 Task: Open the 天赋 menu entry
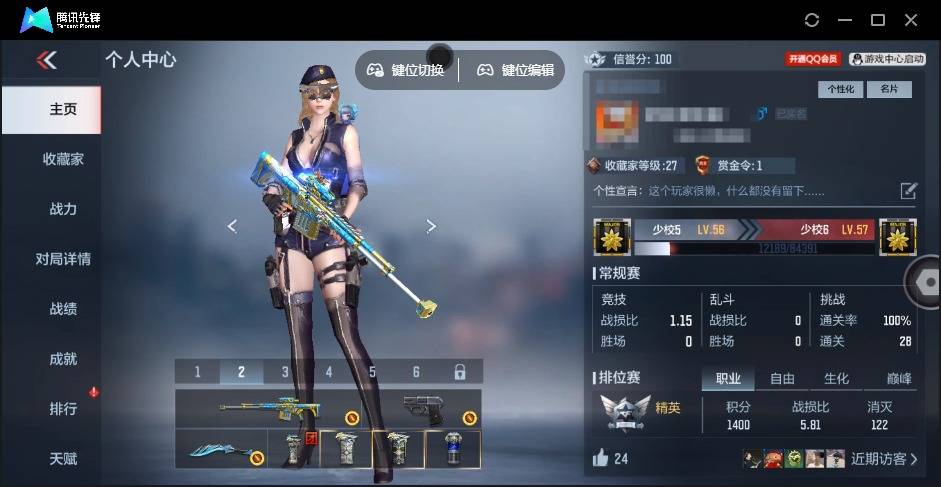(63, 459)
